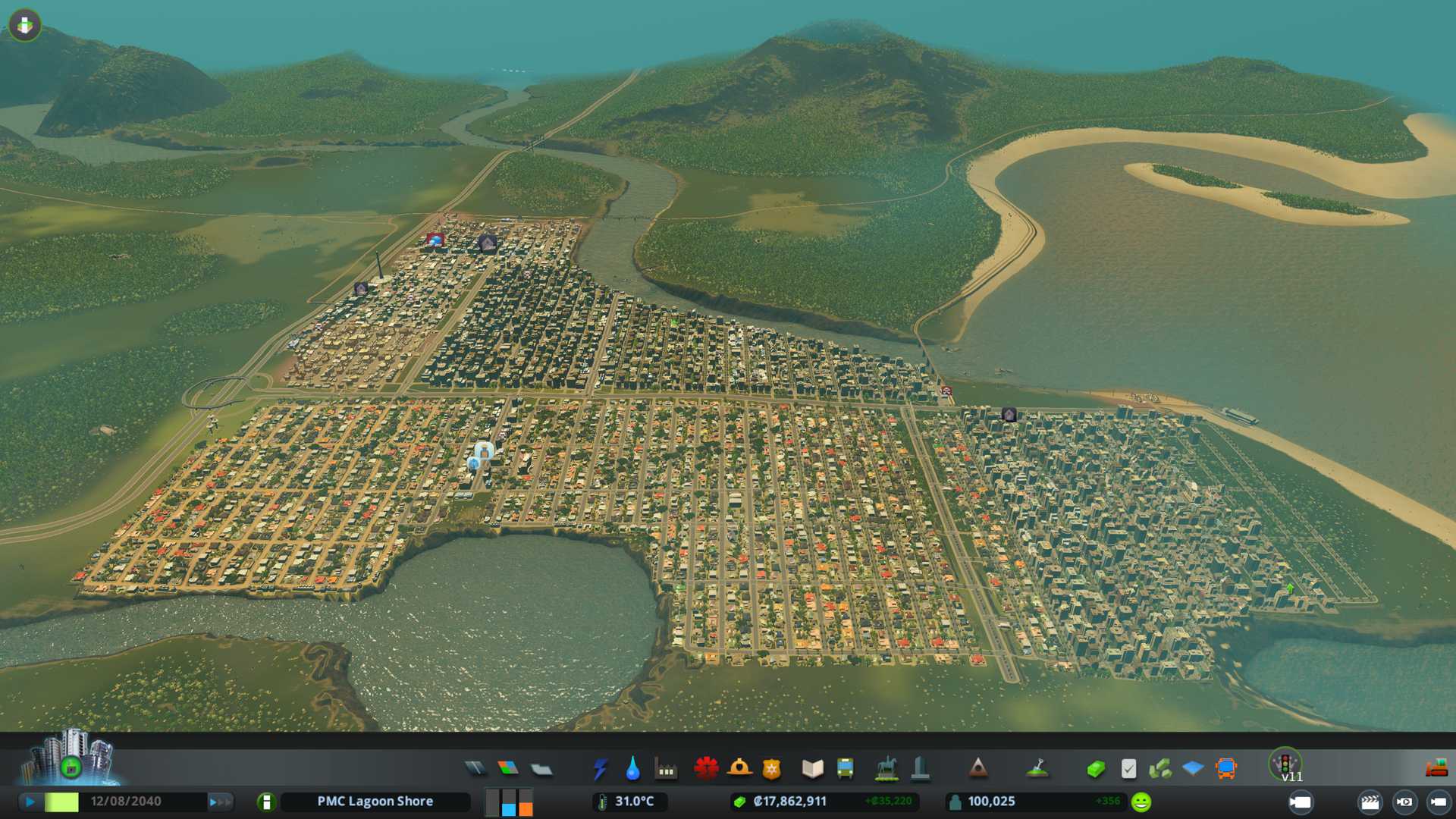Toggle the simulation play/pause button
The width and height of the screenshot is (1456, 819).
tap(30, 802)
